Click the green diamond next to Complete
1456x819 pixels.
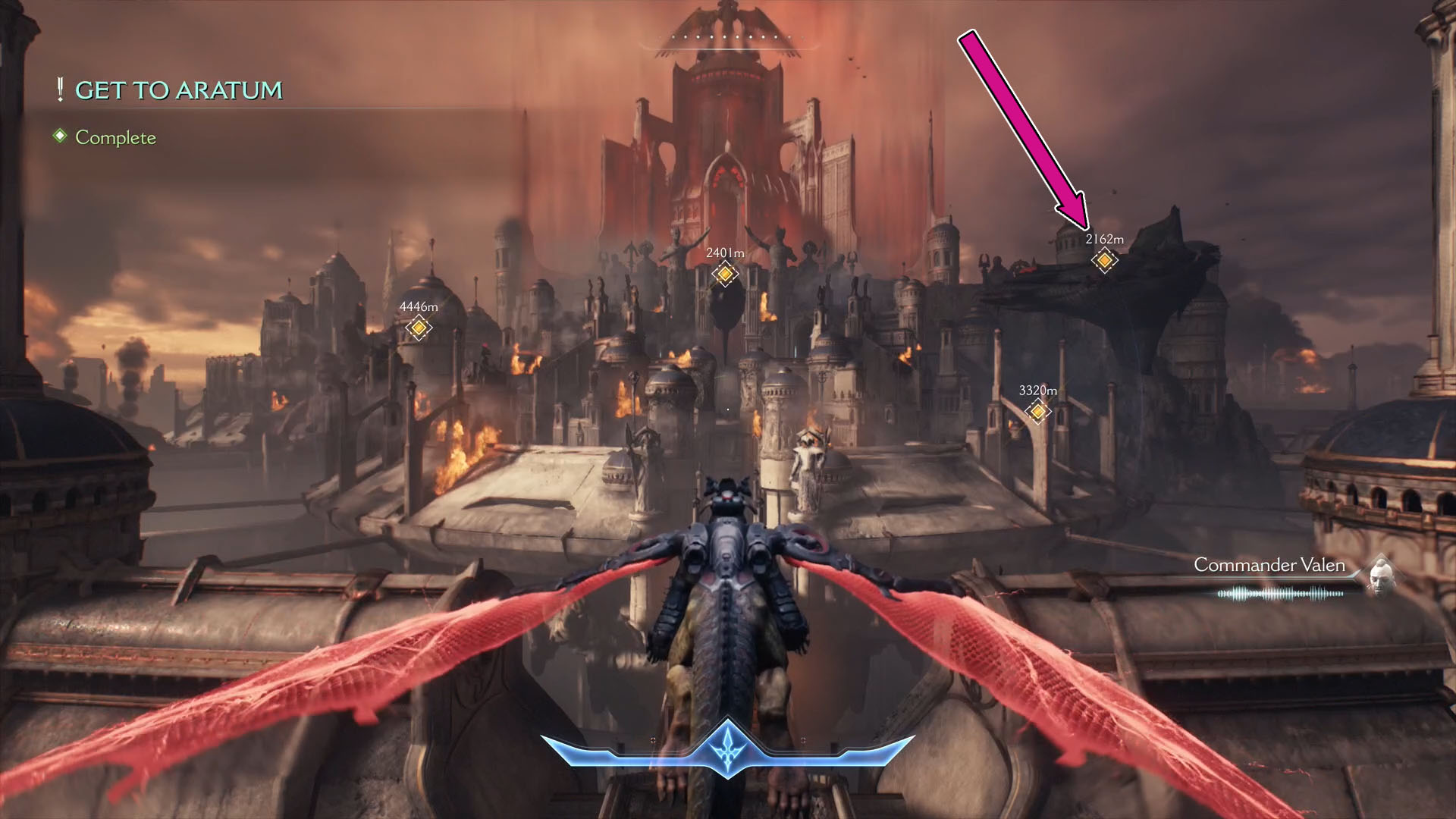coord(59,138)
